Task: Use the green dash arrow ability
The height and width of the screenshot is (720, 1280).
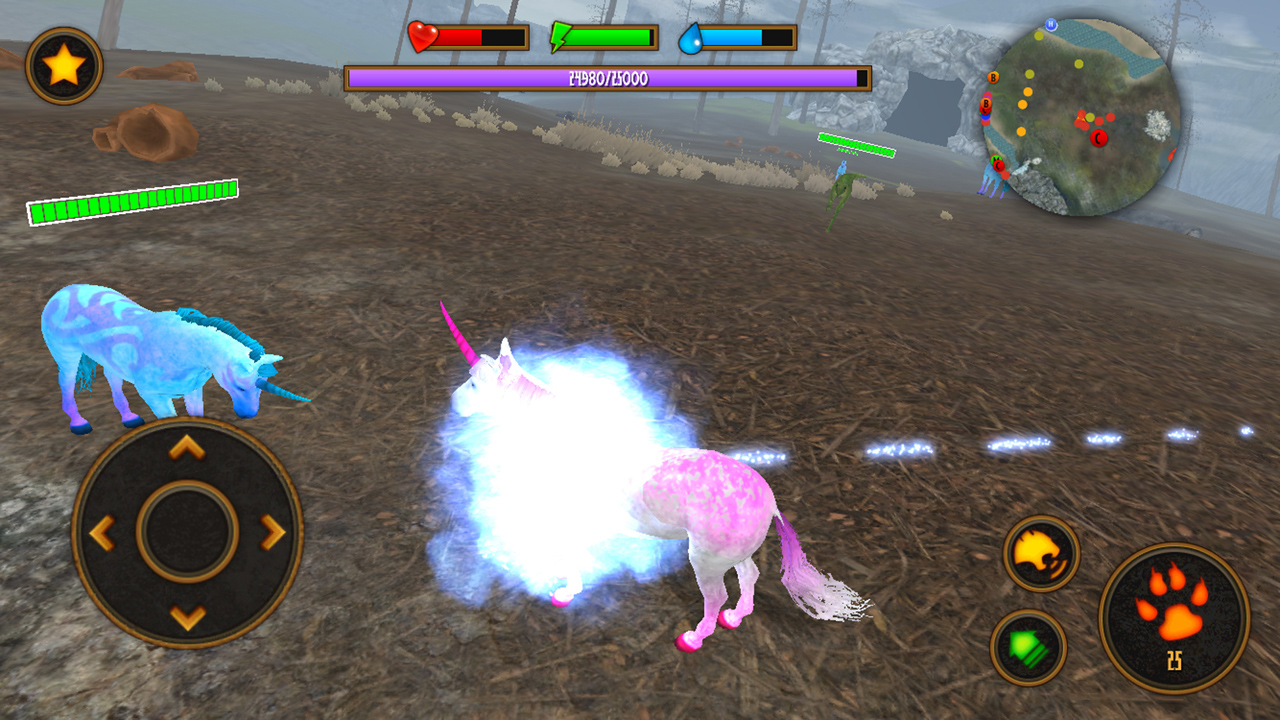Action: pos(1028,647)
